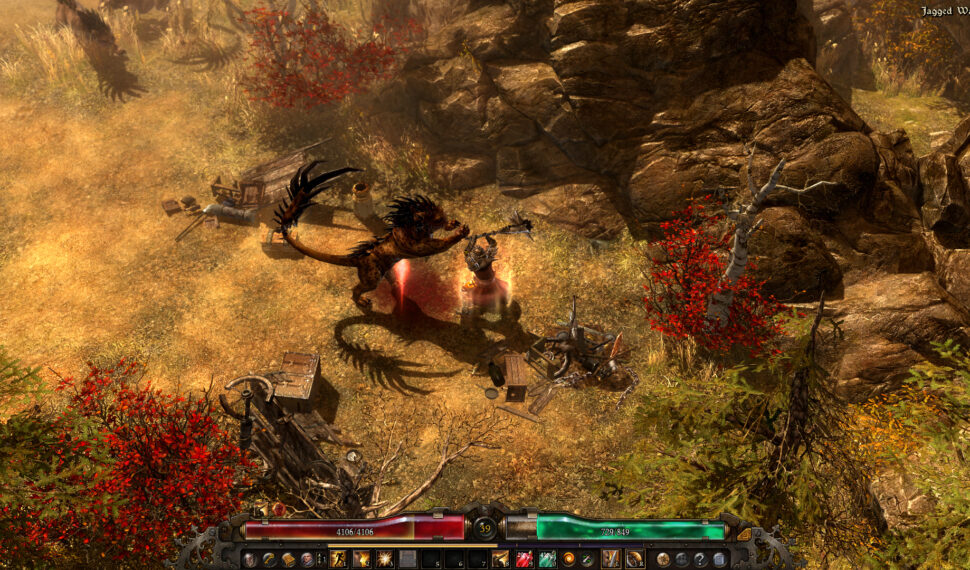This screenshot has width=970, height=570.
Task: Open the game menu button at bar's end
Action: [x=719, y=559]
